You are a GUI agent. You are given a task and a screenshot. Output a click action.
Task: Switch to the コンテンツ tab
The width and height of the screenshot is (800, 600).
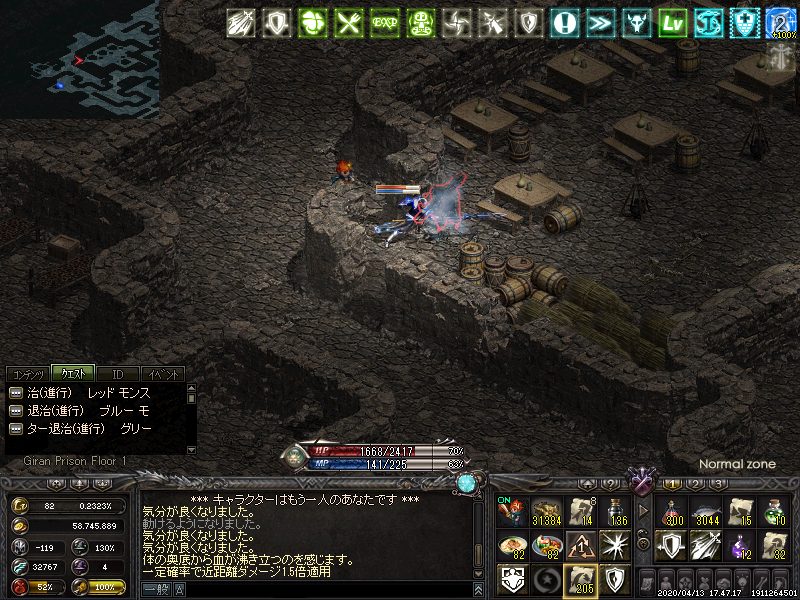27,374
